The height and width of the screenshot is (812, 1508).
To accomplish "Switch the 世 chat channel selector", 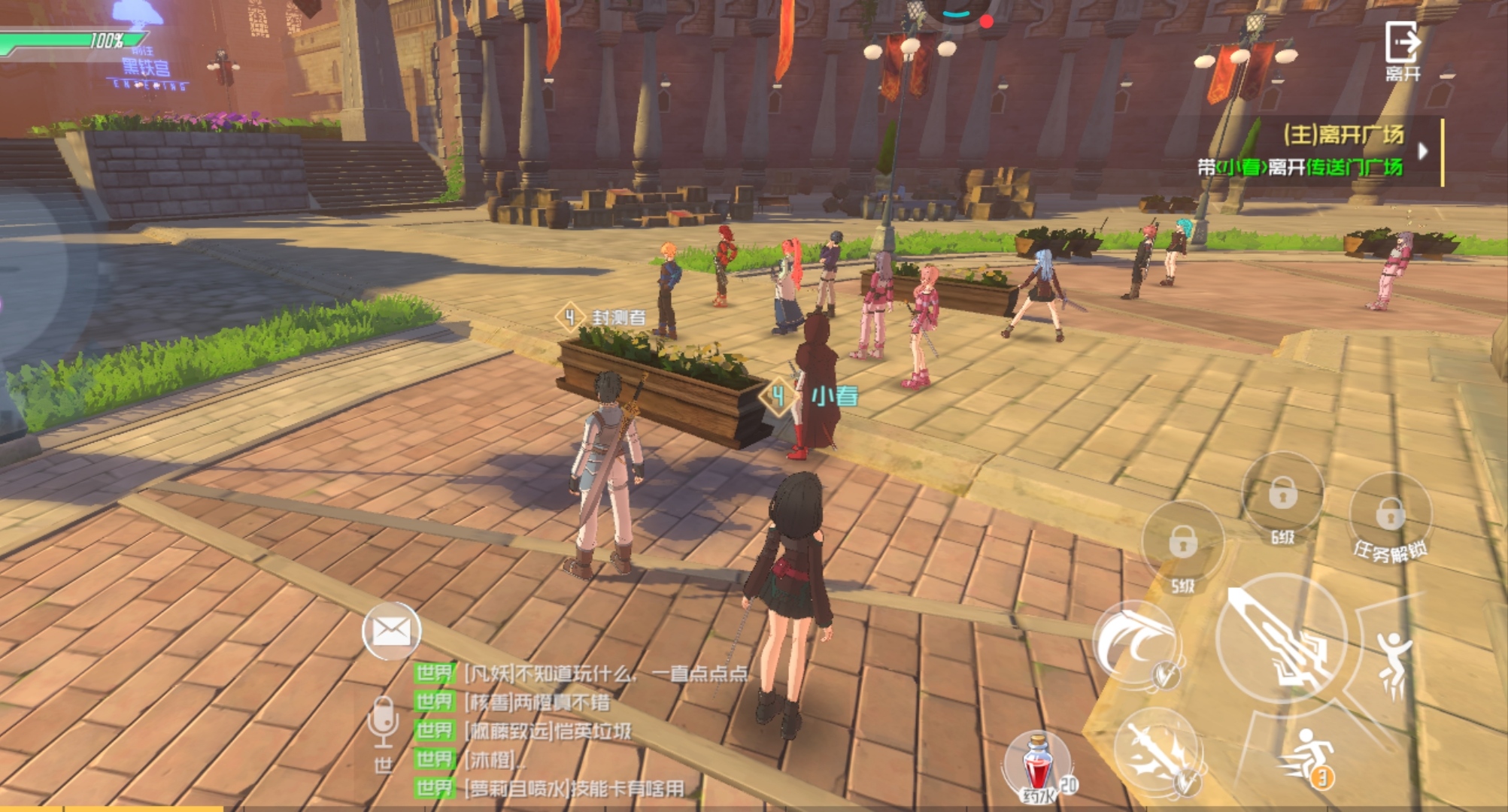I will pyautogui.click(x=383, y=765).
